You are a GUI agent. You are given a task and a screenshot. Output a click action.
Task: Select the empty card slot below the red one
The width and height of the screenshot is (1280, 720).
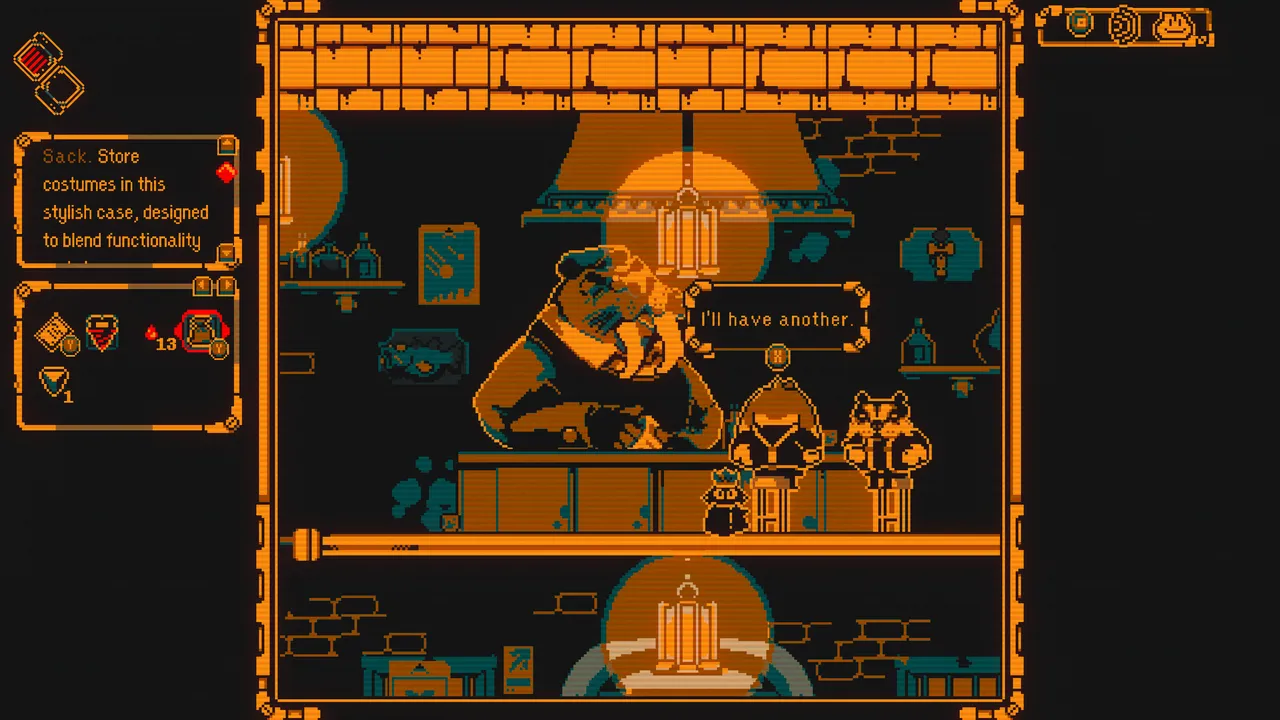(x=60, y=90)
